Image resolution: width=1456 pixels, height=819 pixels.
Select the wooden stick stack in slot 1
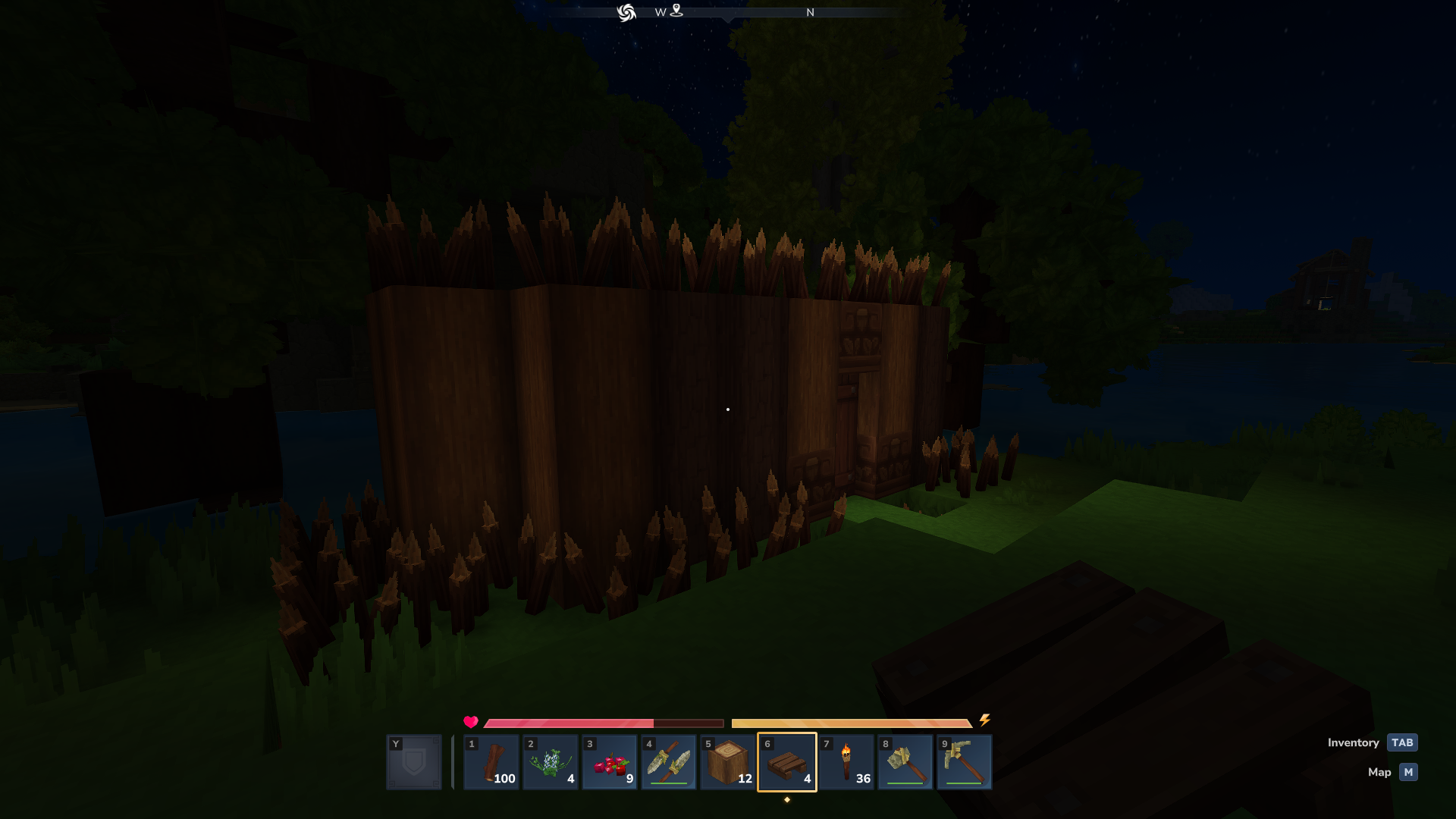491,762
